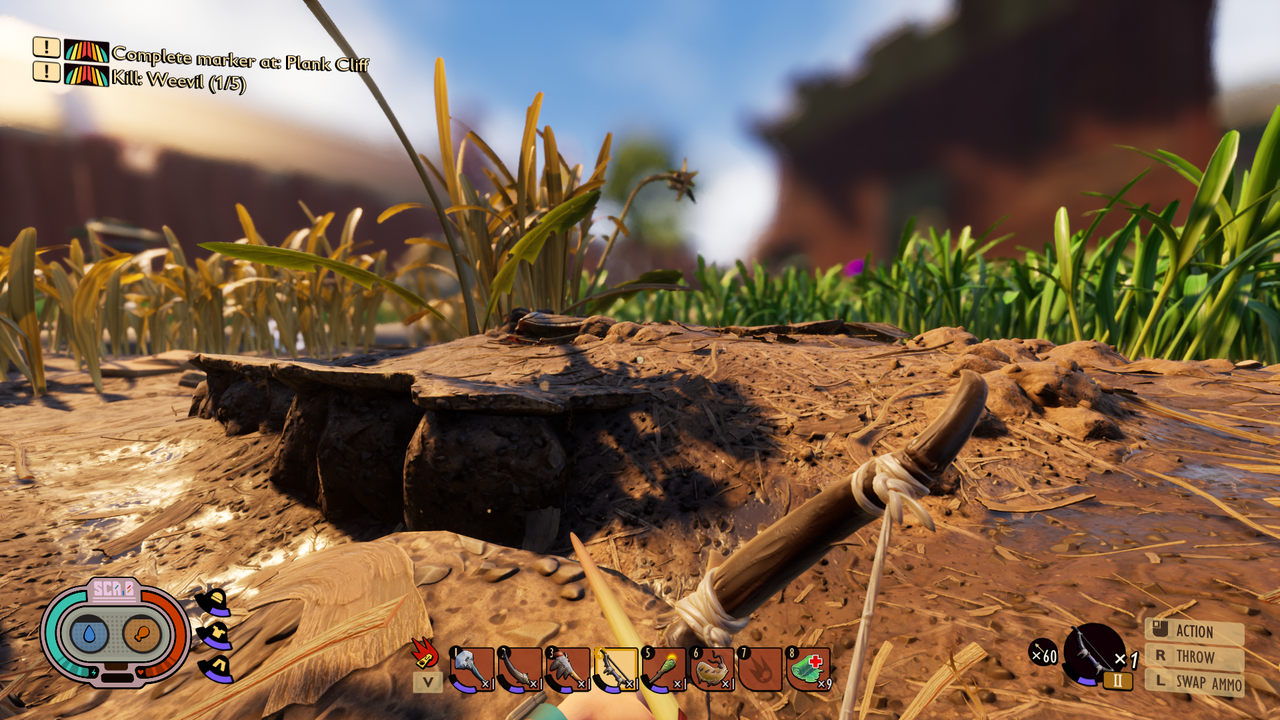The width and height of the screenshot is (1280, 720).
Task: Select the spiky club in hotbar slot 3
Action: pos(566,663)
